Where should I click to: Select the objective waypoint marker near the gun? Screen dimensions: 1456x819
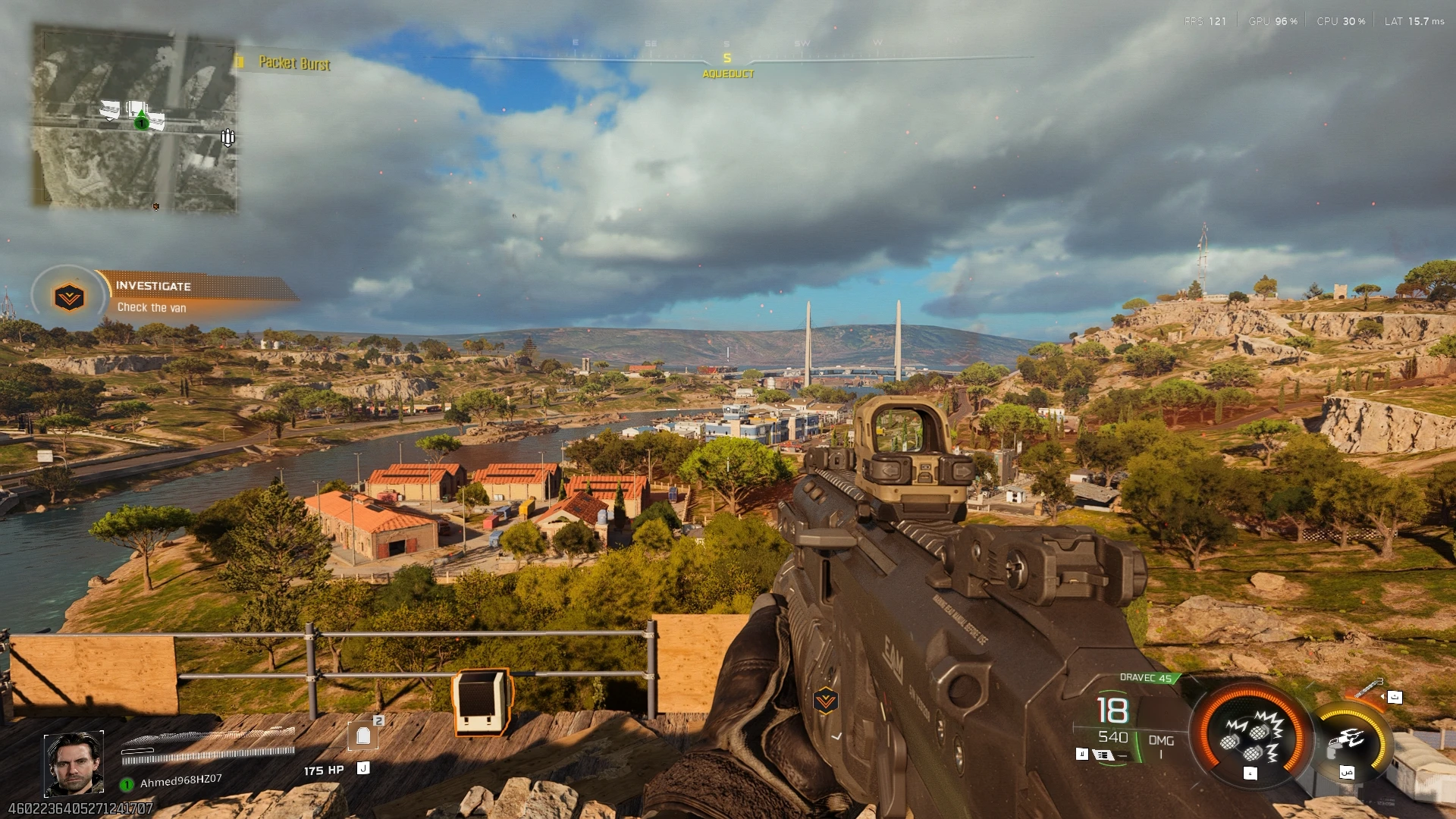pyautogui.click(x=825, y=701)
